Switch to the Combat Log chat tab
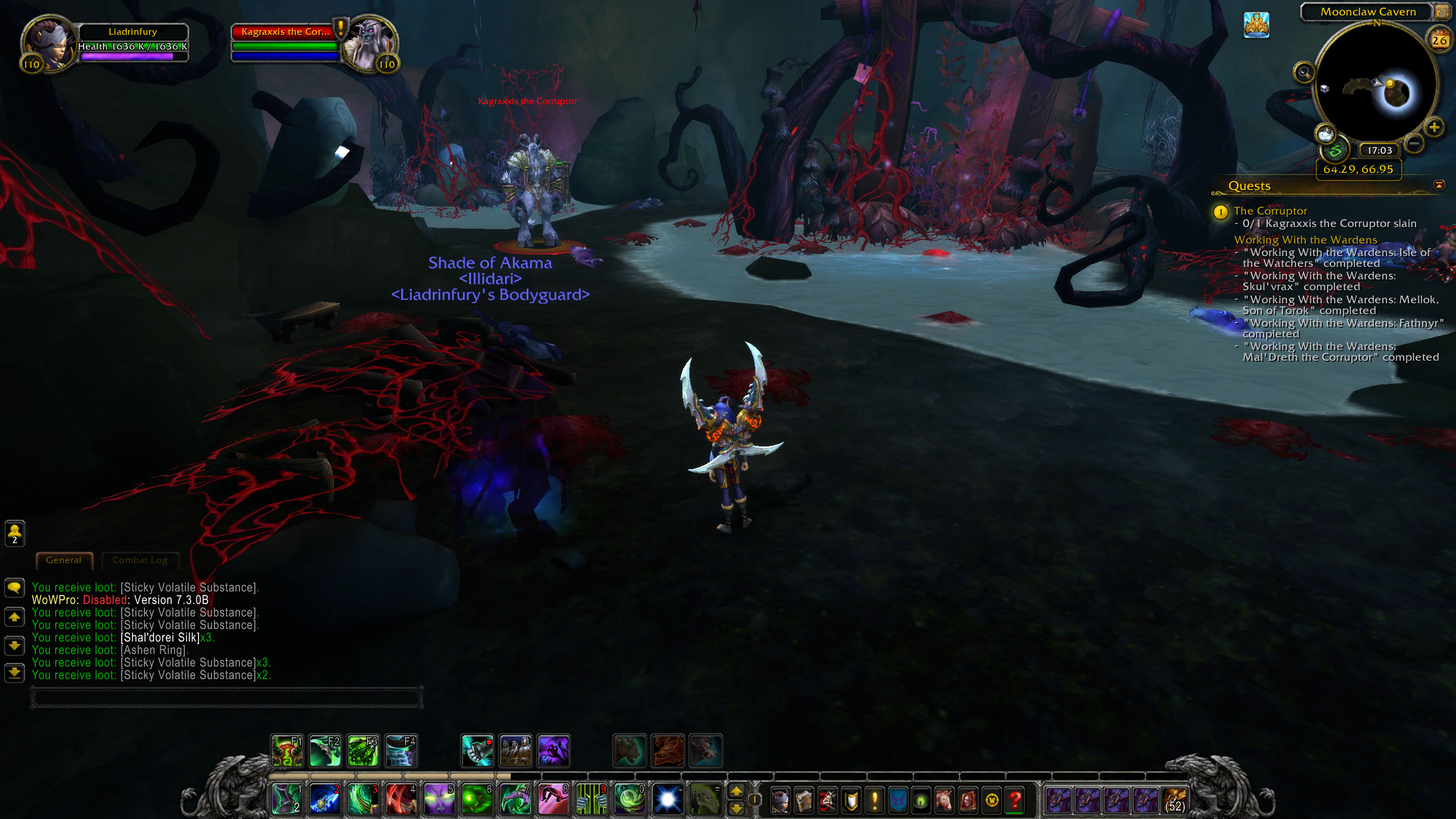 click(140, 560)
